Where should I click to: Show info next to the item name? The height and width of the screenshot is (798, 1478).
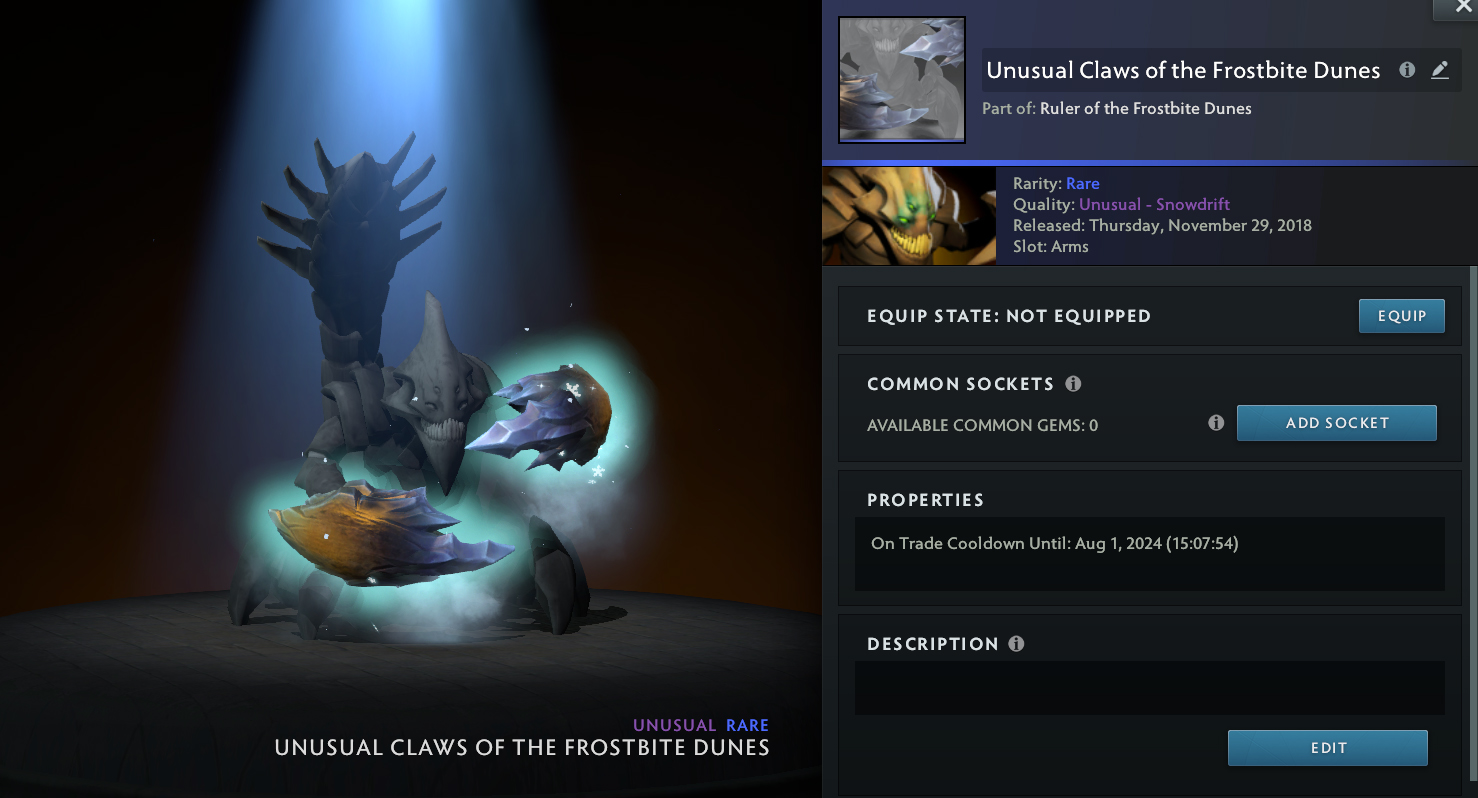pyautogui.click(x=1407, y=70)
